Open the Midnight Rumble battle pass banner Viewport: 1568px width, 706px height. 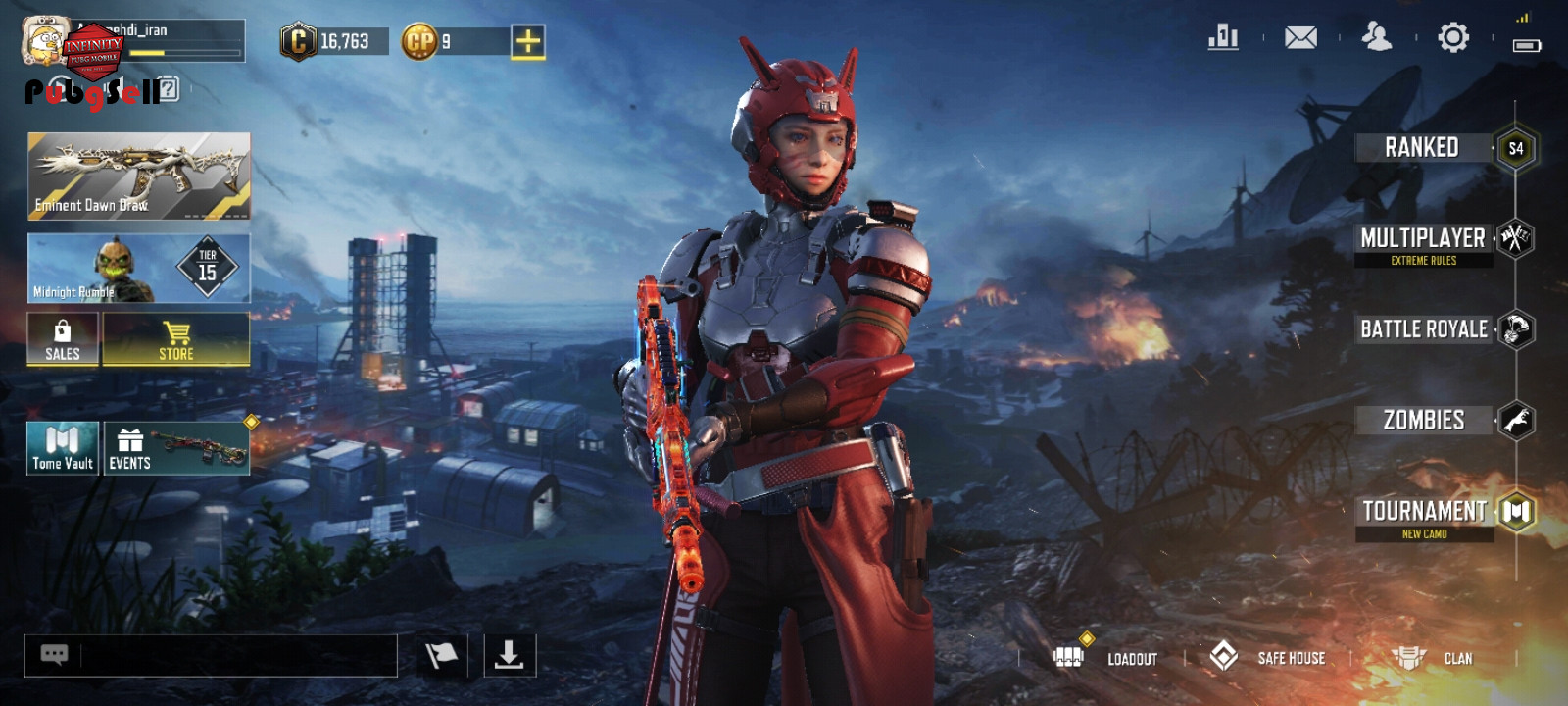click(x=139, y=268)
